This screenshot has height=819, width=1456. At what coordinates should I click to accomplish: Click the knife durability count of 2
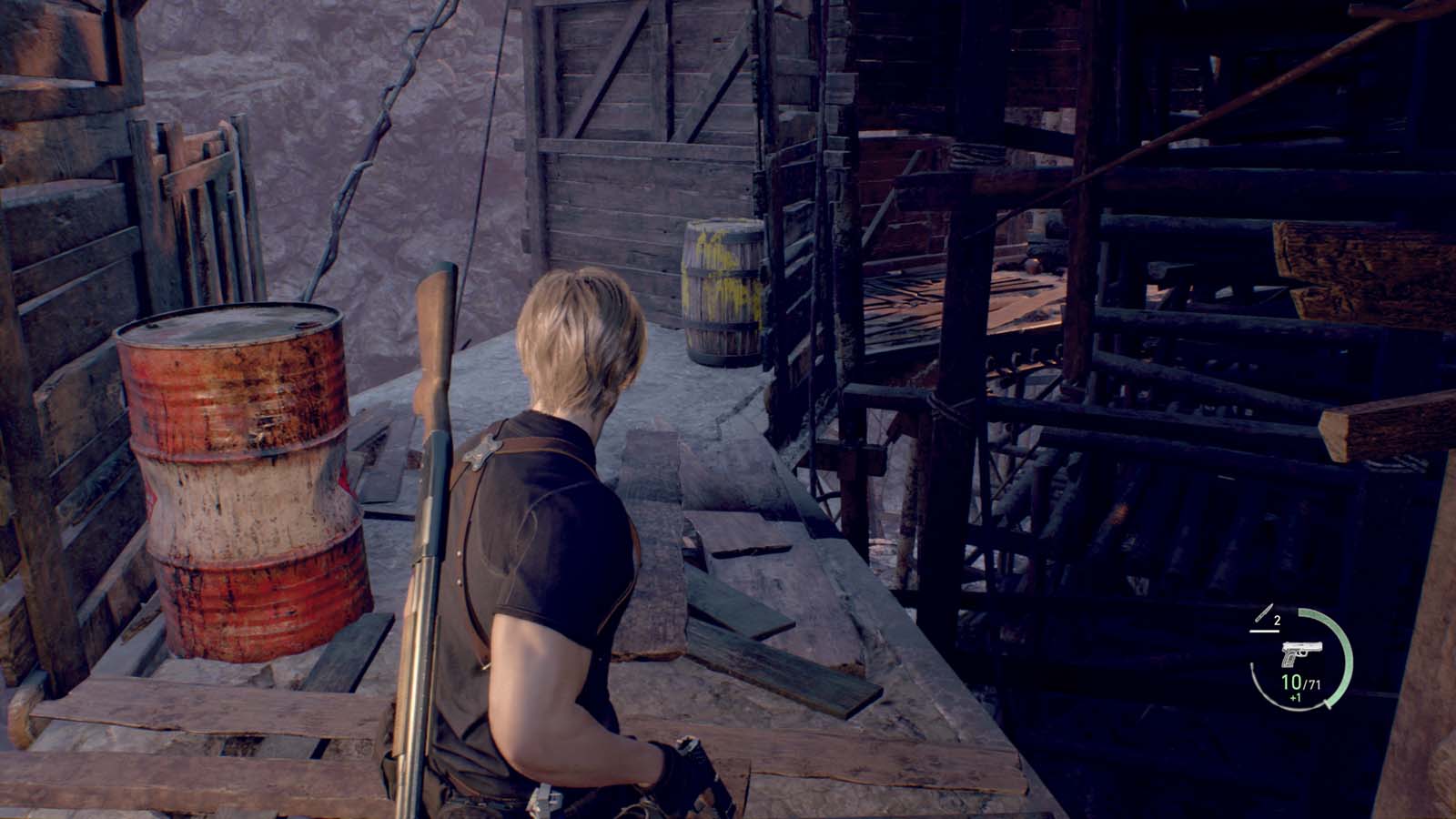(1277, 621)
